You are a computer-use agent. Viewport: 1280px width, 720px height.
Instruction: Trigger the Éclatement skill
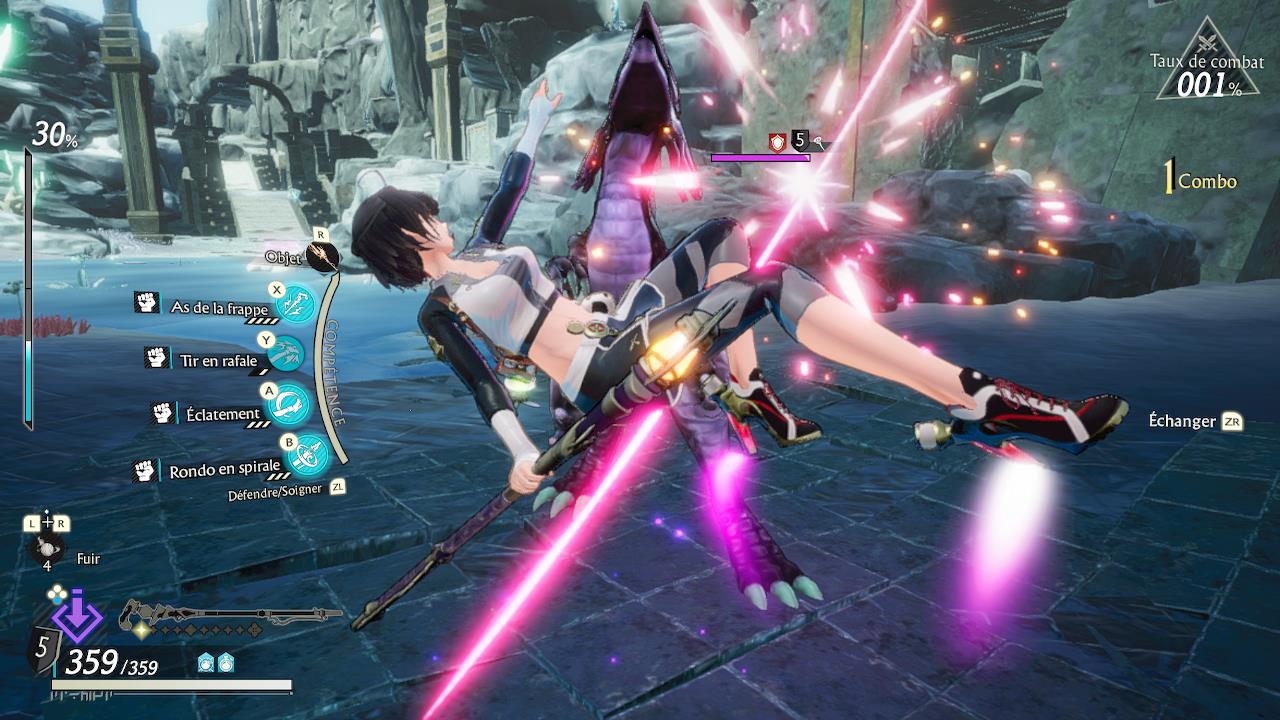[x=288, y=405]
